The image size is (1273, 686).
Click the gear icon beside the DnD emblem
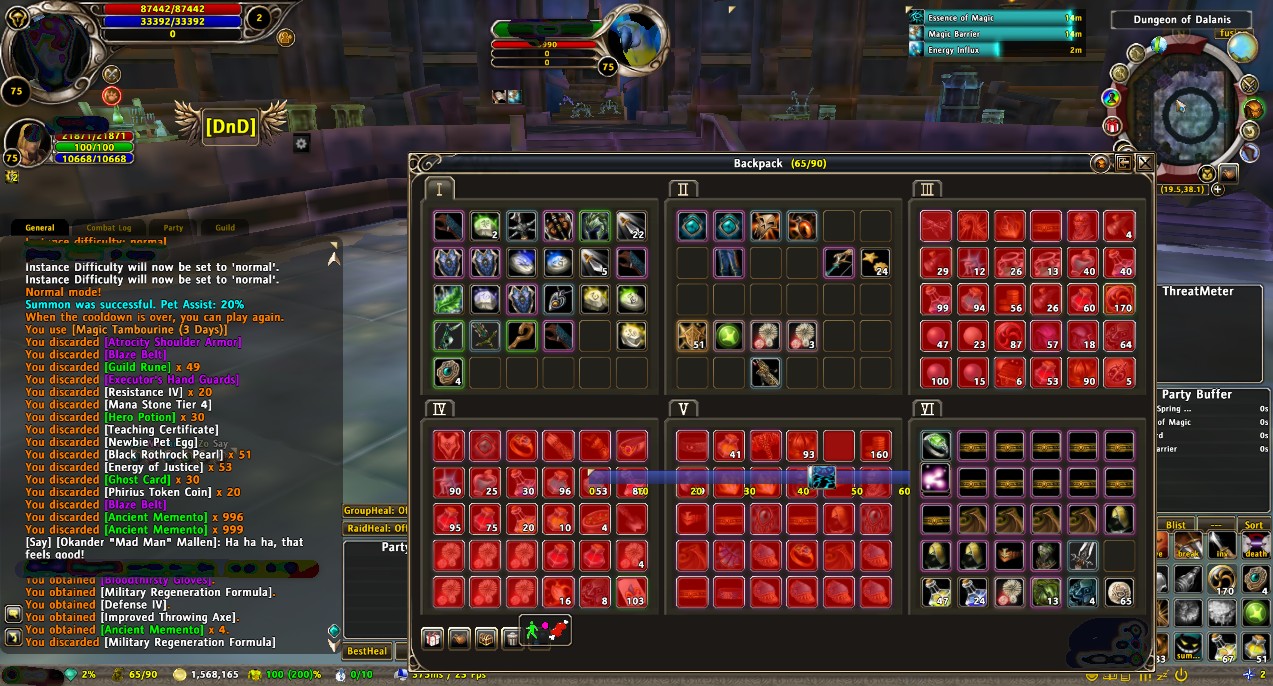tap(301, 144)
